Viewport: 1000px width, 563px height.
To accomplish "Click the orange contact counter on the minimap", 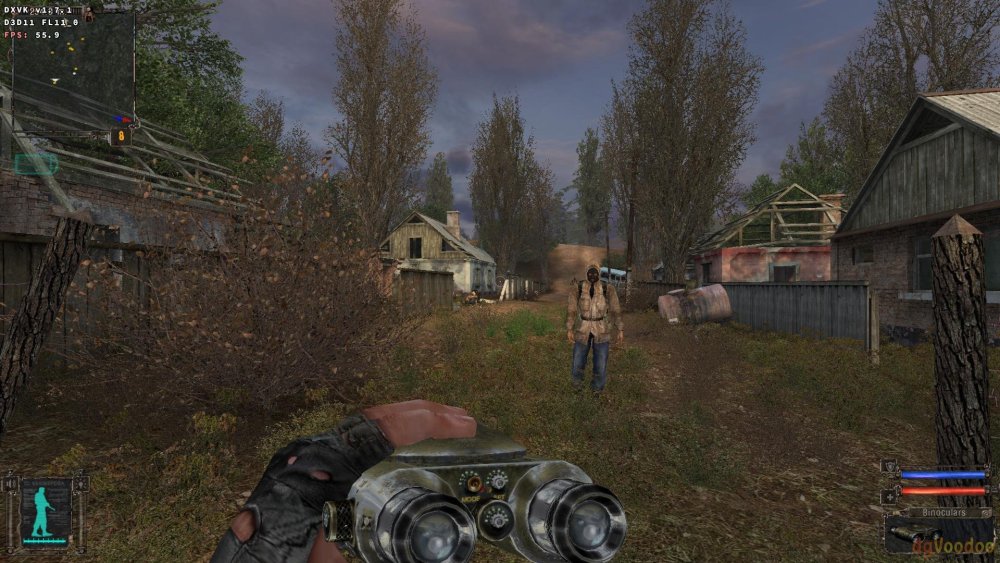I will coord(122,135).
